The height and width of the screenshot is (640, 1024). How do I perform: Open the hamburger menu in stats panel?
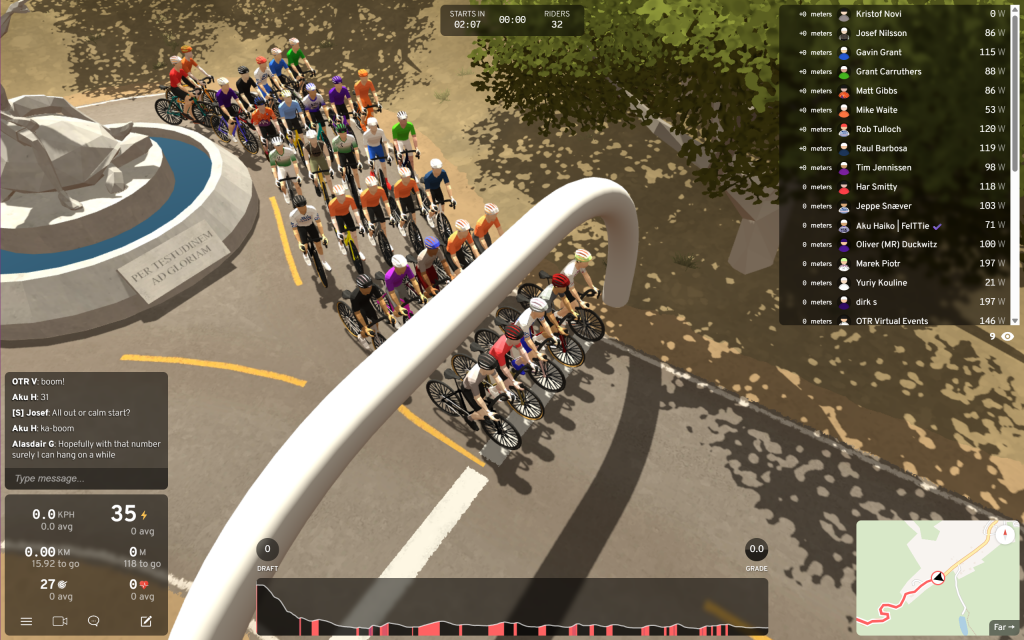(x=26, y=621)
